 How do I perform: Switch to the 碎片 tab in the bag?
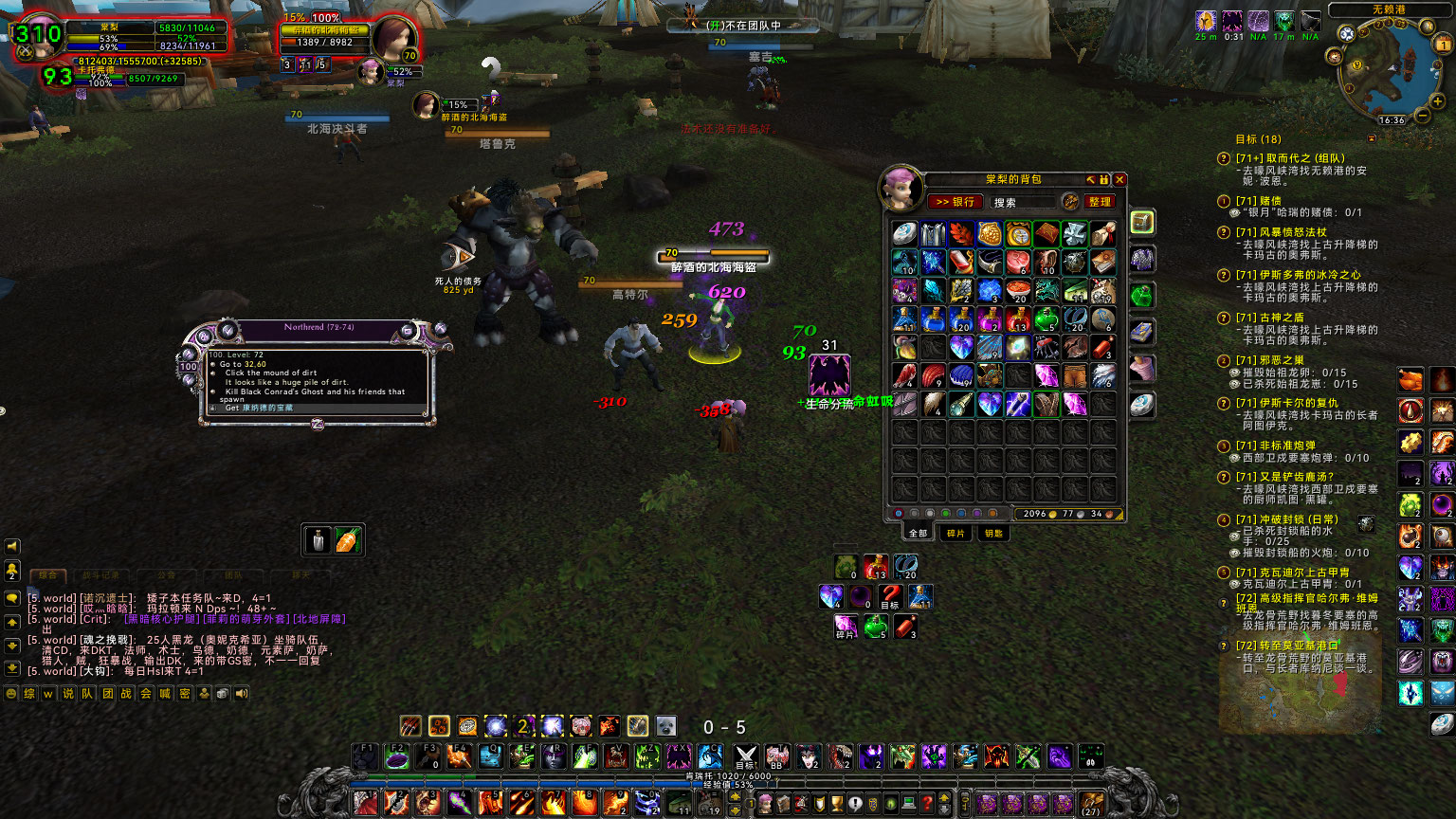point(955,533)
